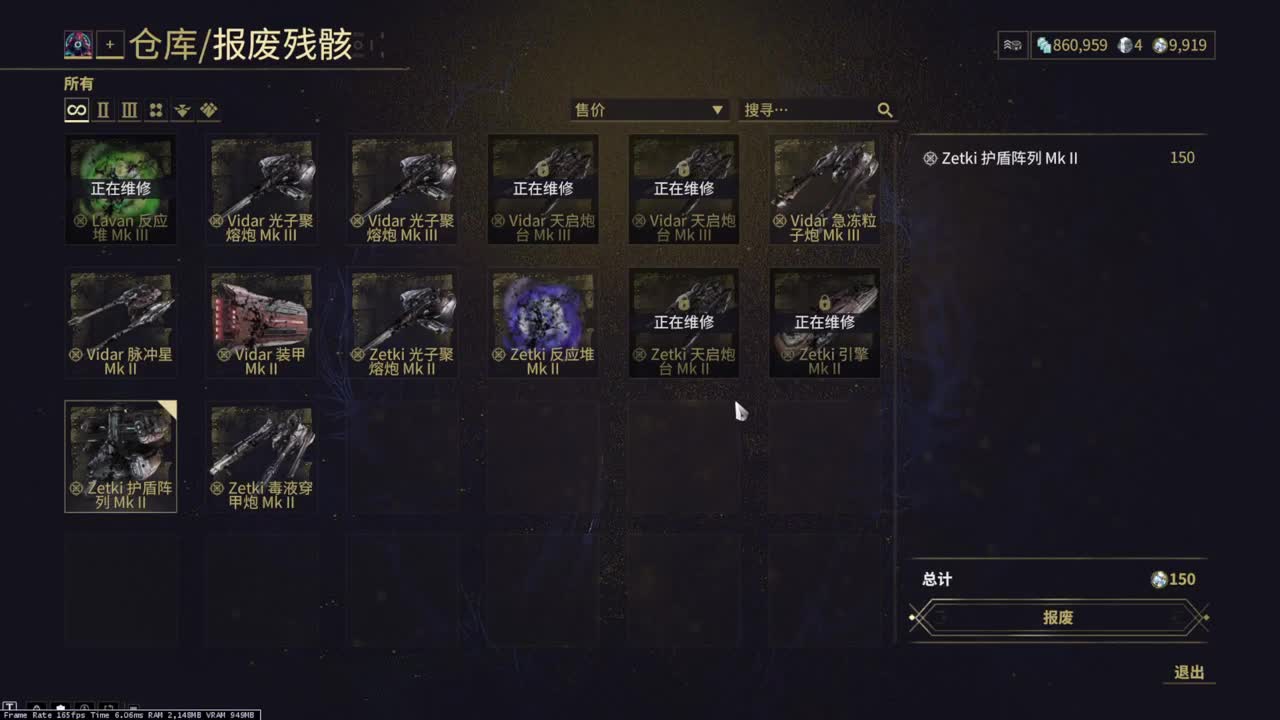
Task: Click the 搜寻 search input field
Action: pyautogui.click(x=800, y=110)
